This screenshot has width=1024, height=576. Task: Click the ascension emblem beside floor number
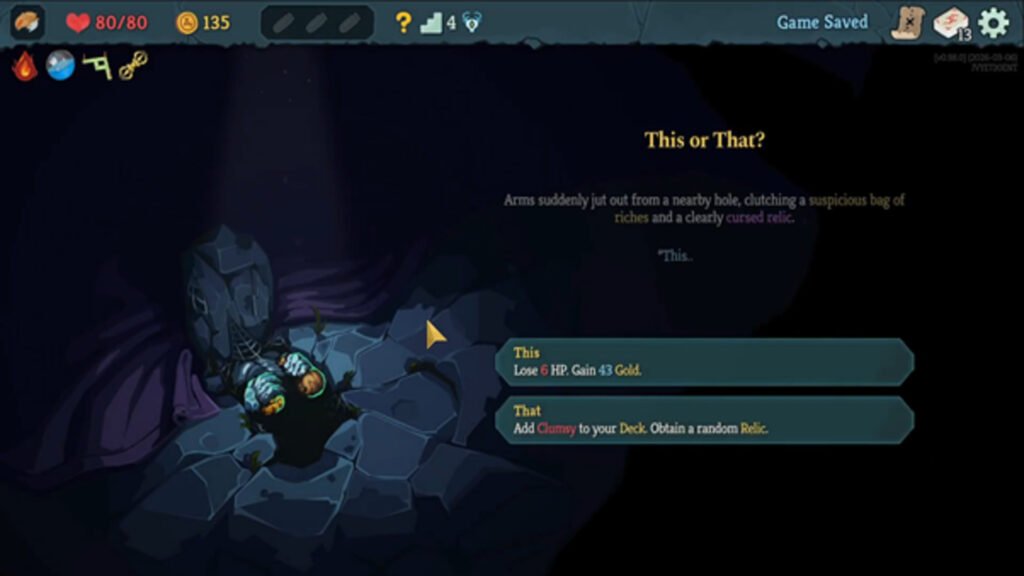472,22
